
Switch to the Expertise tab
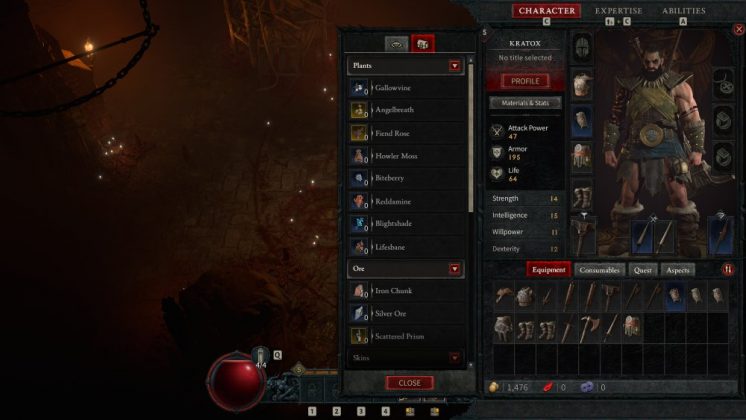point(619,11)
